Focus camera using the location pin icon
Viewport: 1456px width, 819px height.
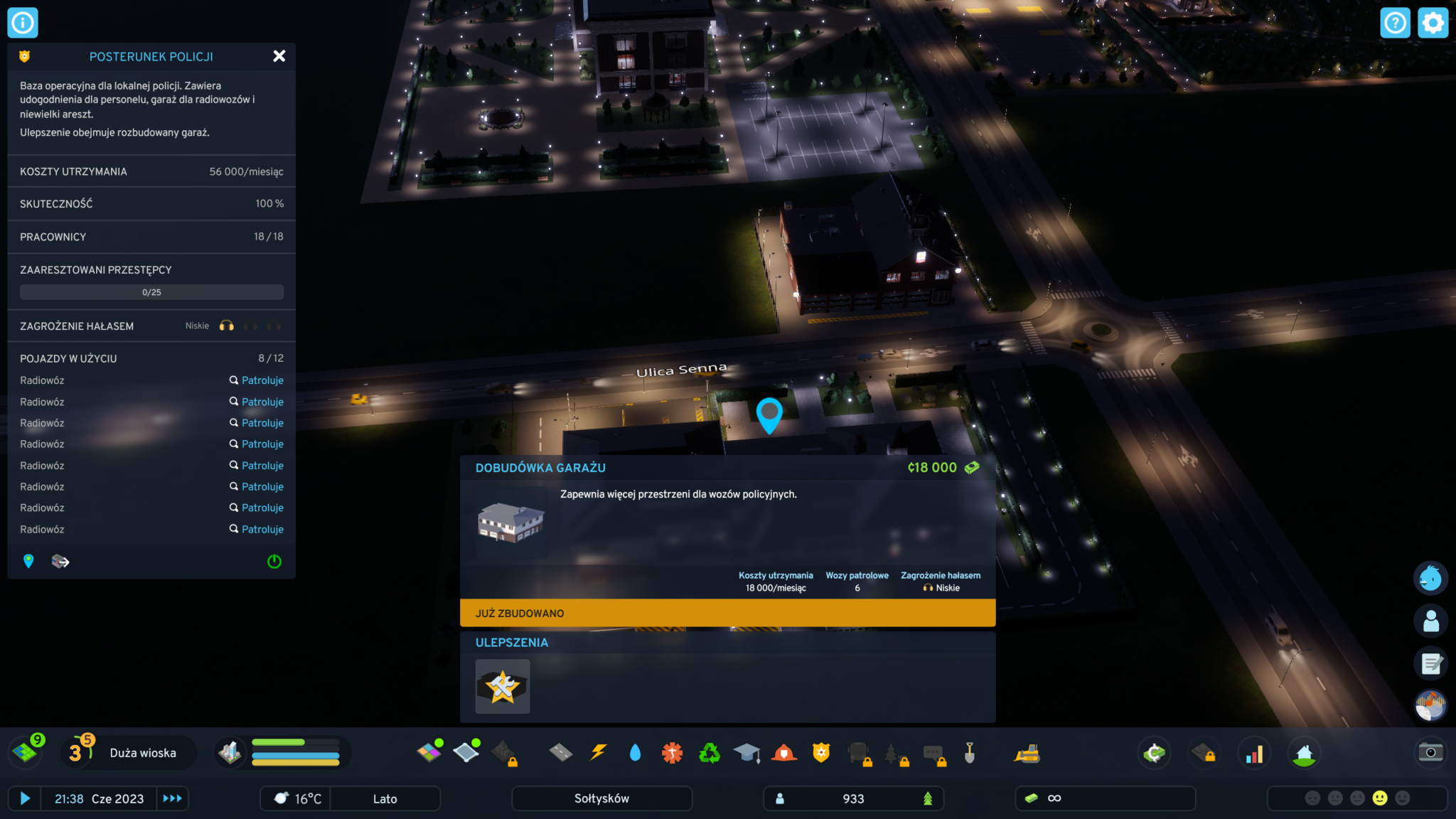click(x=28, y=562)
